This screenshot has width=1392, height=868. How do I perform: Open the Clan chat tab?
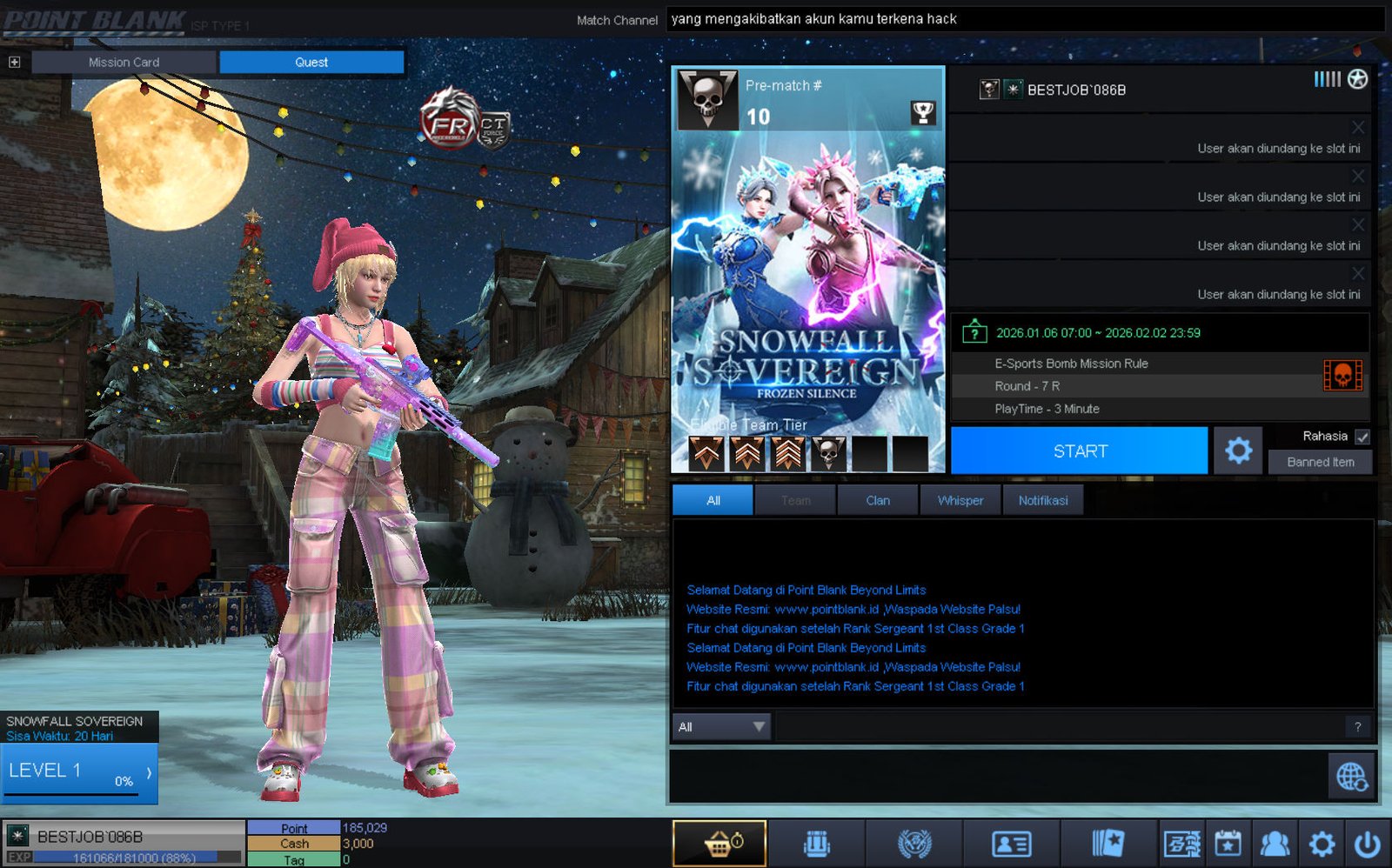(x=877, y=500)
